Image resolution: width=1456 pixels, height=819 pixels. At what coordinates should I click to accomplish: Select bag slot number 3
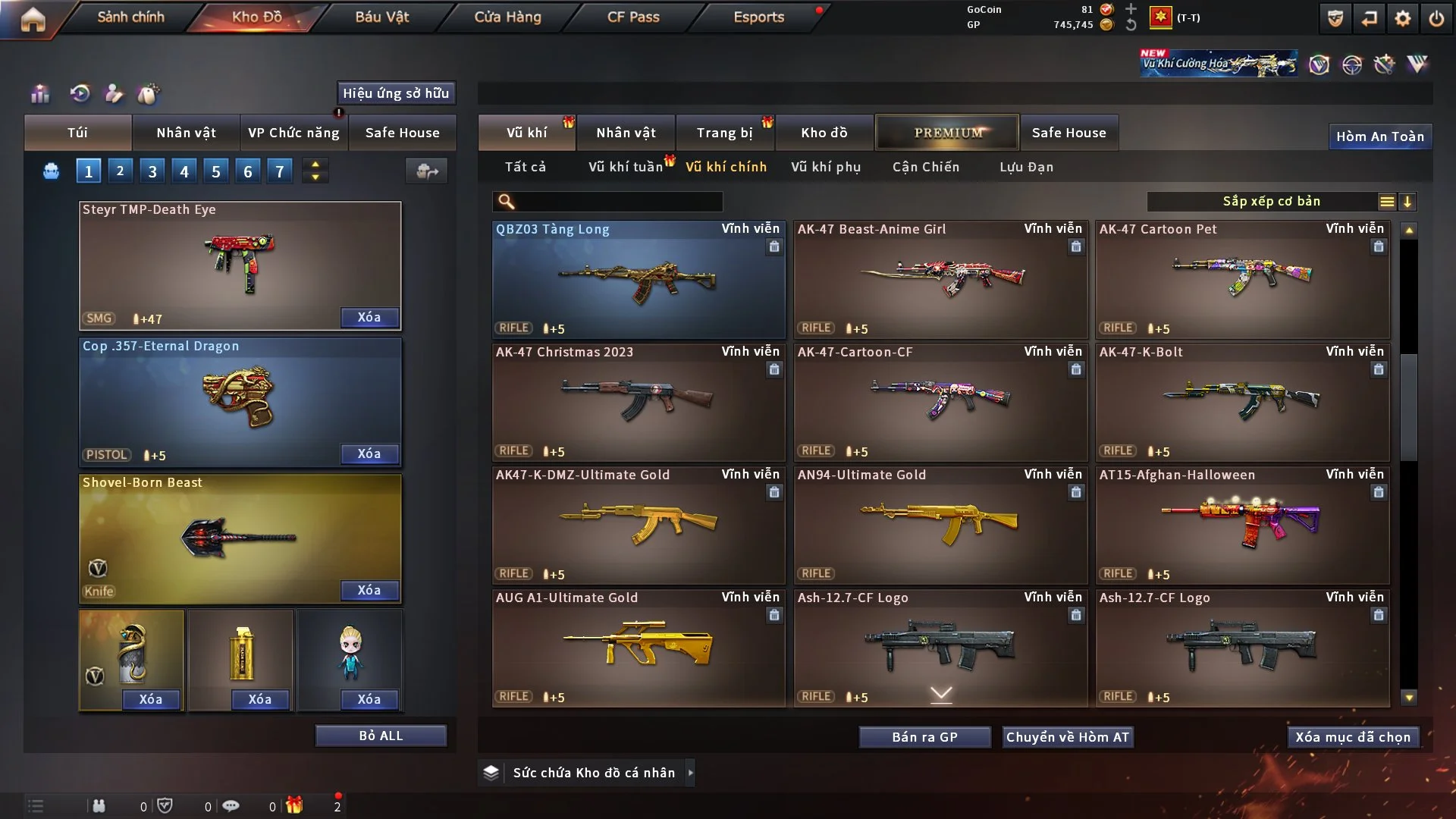pyautogui.click(x=152, y=171)
